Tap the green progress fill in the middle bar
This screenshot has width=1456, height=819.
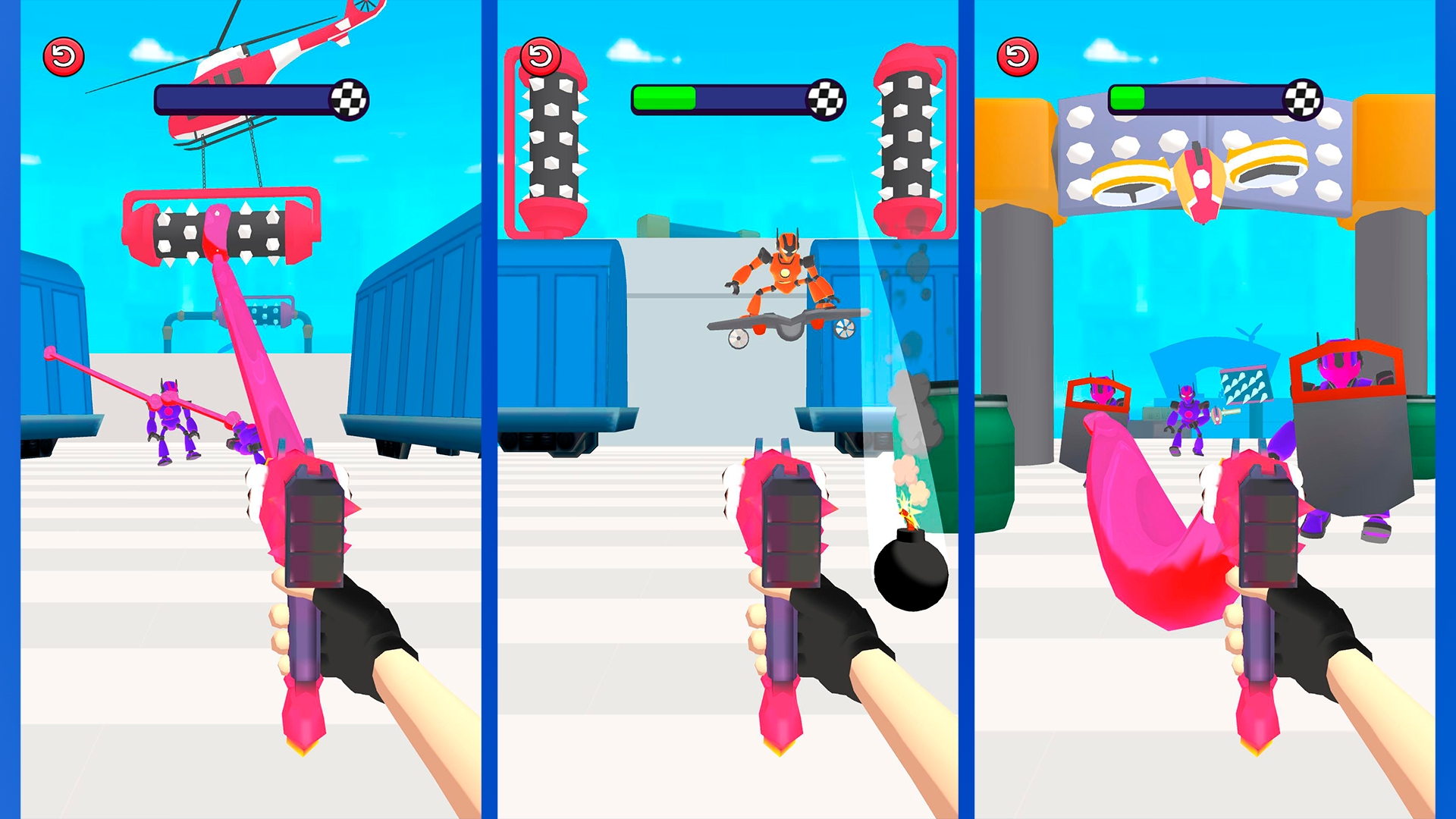[664, 97]
